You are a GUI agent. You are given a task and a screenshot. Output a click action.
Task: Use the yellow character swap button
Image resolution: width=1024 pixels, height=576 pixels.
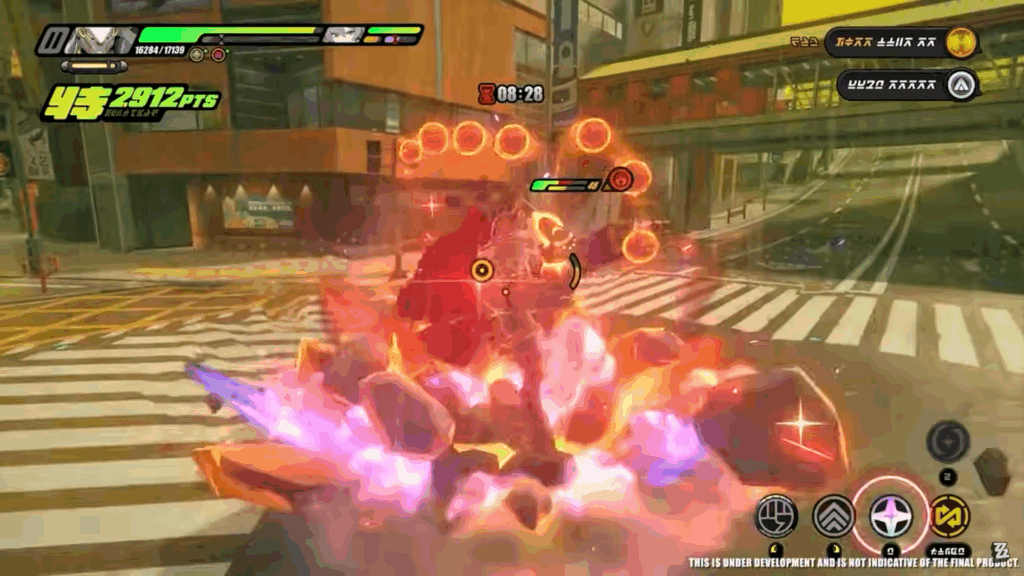[949, 516]
